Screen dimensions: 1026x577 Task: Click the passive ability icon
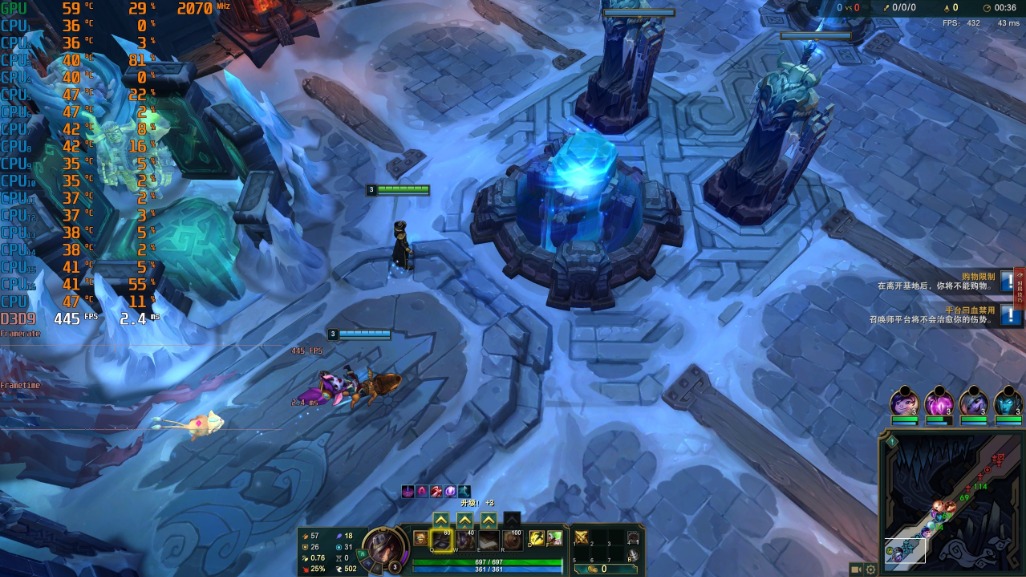421,538
